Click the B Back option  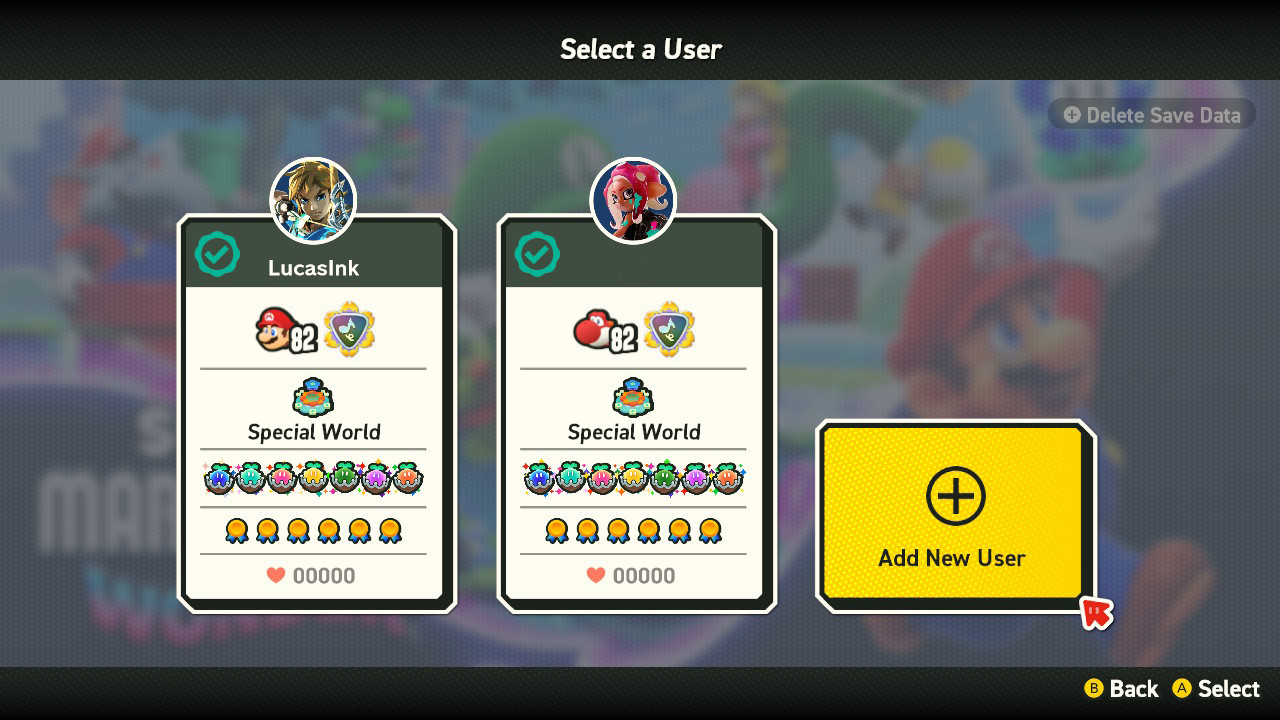(x=1122, y=689)
